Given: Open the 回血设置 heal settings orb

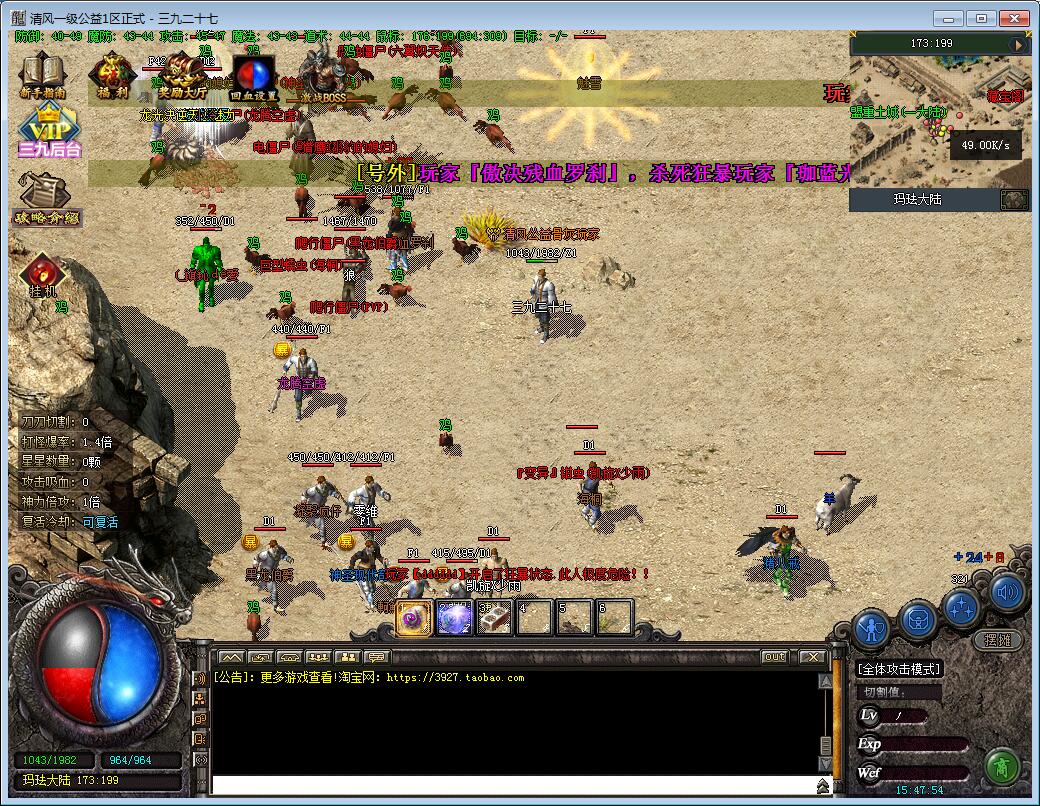Looking at the screenshot, I should point(253,74).
